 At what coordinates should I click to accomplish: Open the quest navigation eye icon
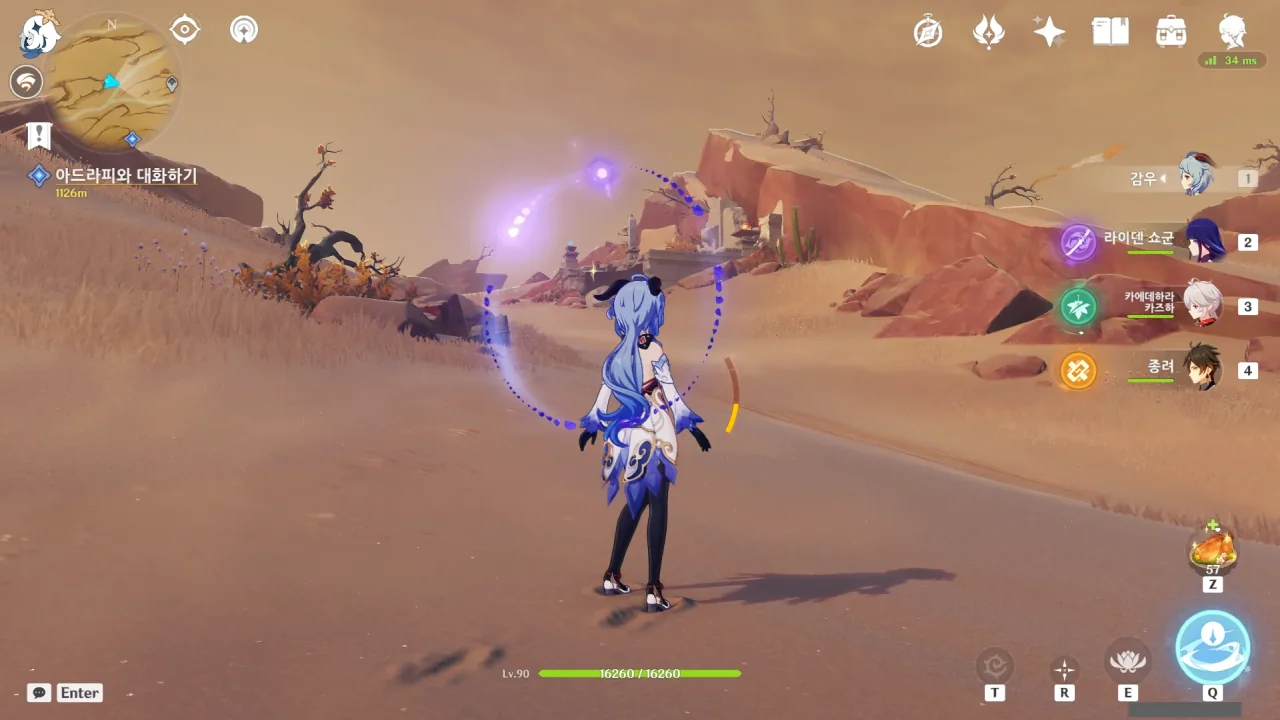[x=185, y=30]
